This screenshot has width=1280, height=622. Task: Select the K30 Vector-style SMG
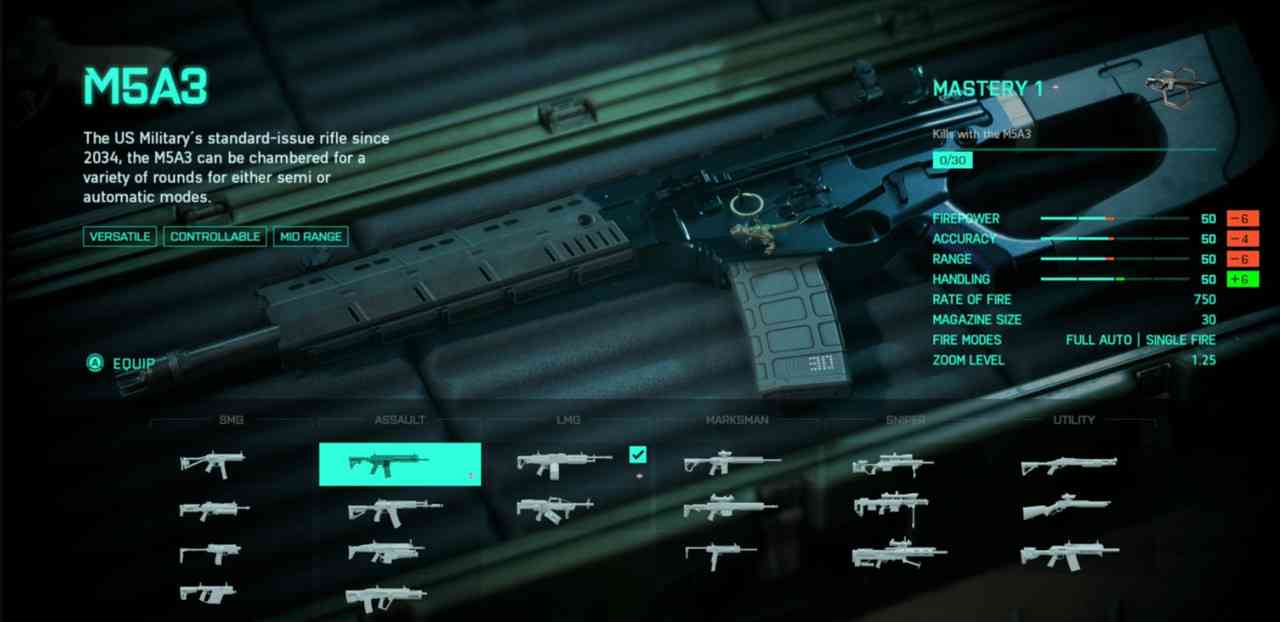pos(208,593)
